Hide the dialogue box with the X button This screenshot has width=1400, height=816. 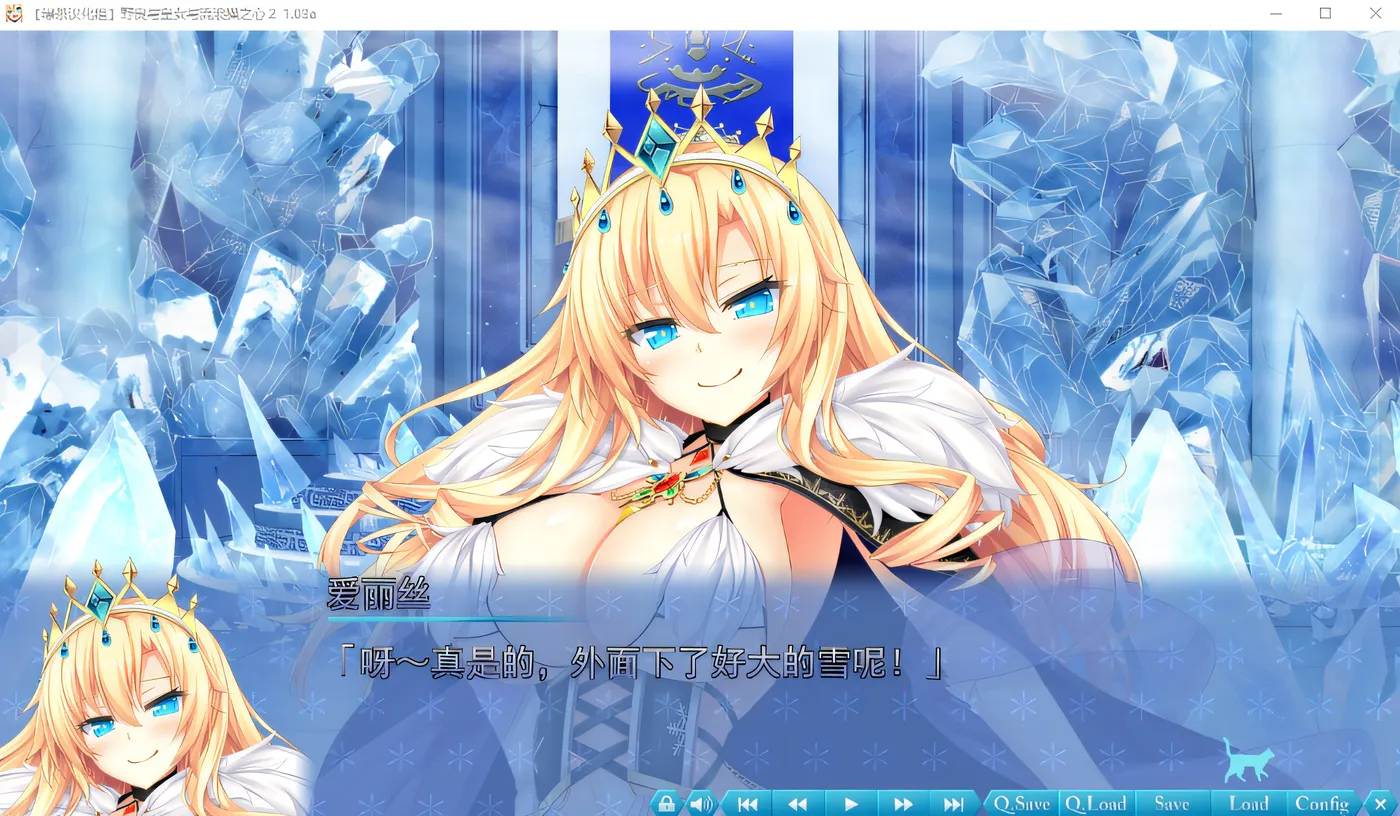point(1381,802)
